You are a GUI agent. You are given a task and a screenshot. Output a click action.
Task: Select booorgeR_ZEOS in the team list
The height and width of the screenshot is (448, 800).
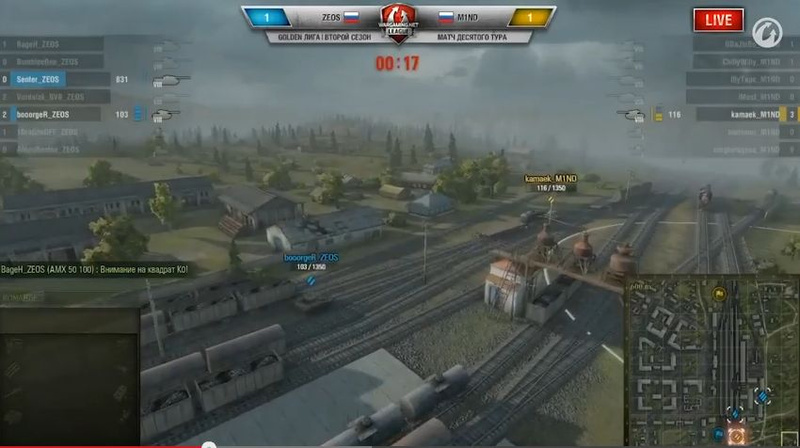[44, 115]
